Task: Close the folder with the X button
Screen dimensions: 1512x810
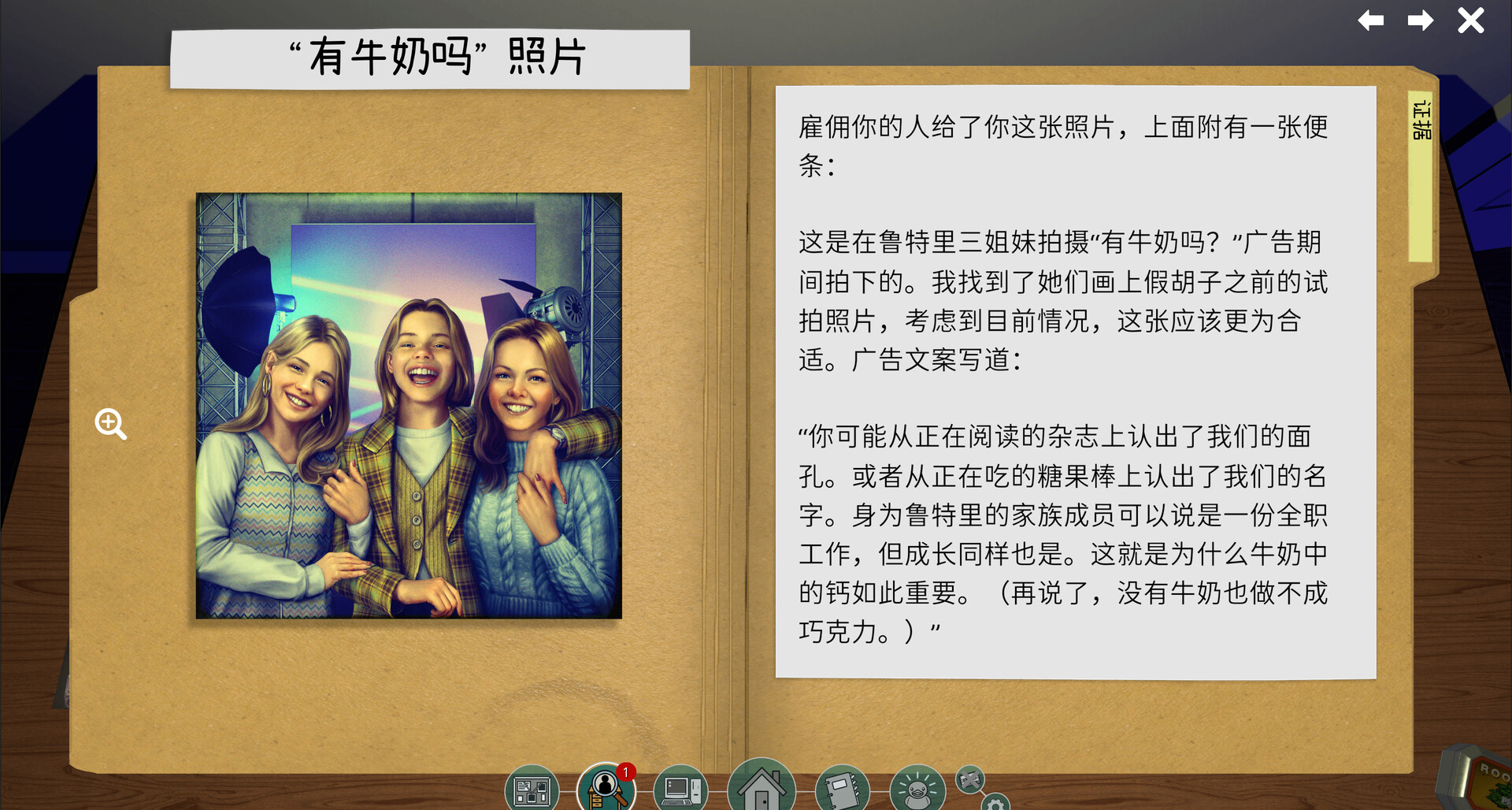Action: click(1469, 21)
